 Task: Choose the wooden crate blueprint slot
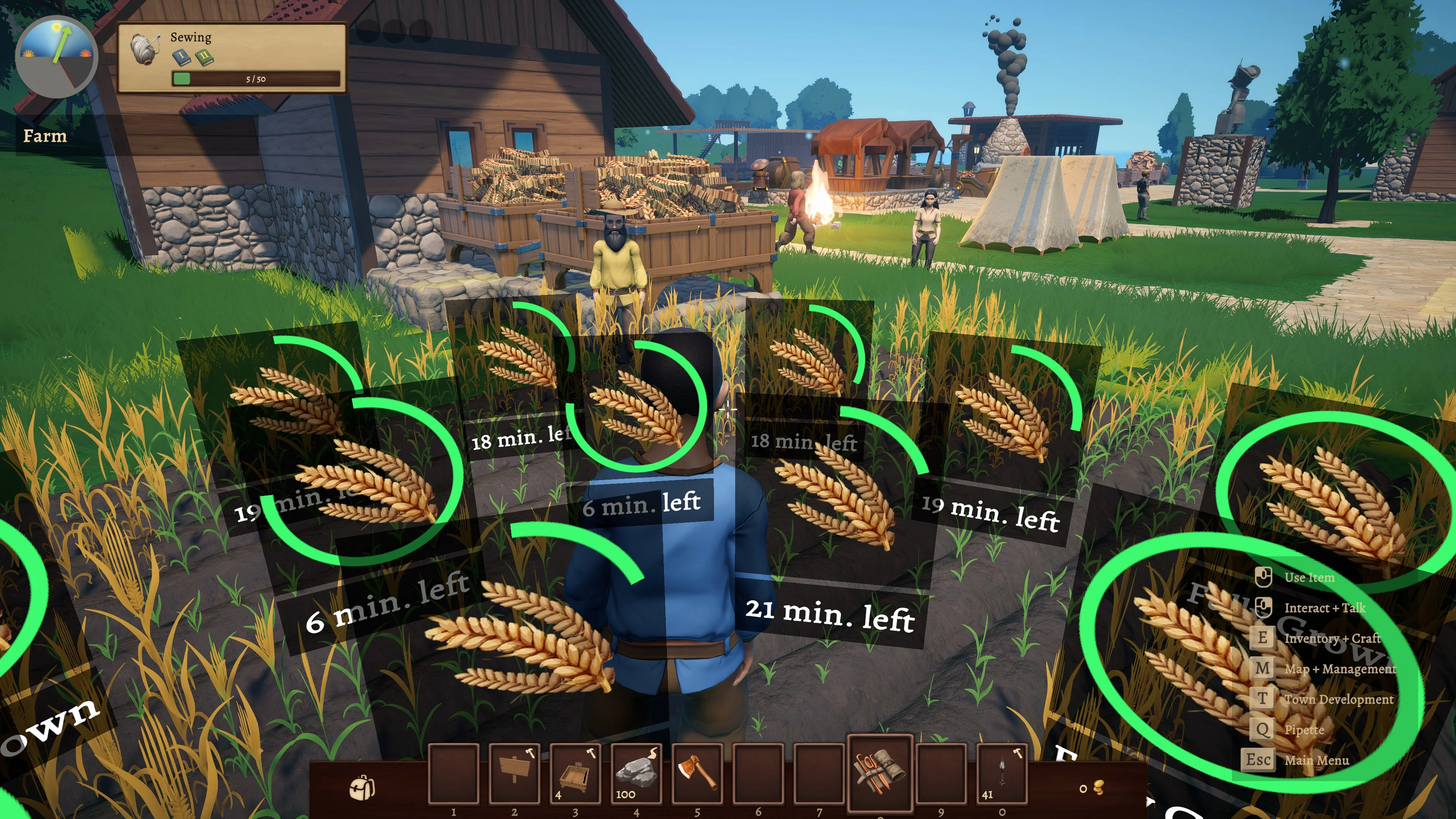575,773
